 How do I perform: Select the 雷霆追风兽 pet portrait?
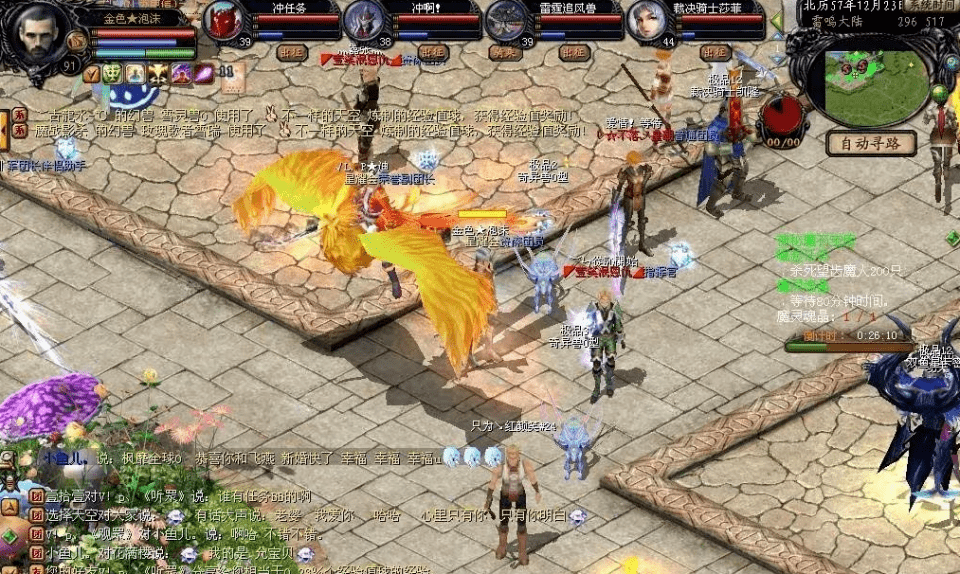point(506,20)
